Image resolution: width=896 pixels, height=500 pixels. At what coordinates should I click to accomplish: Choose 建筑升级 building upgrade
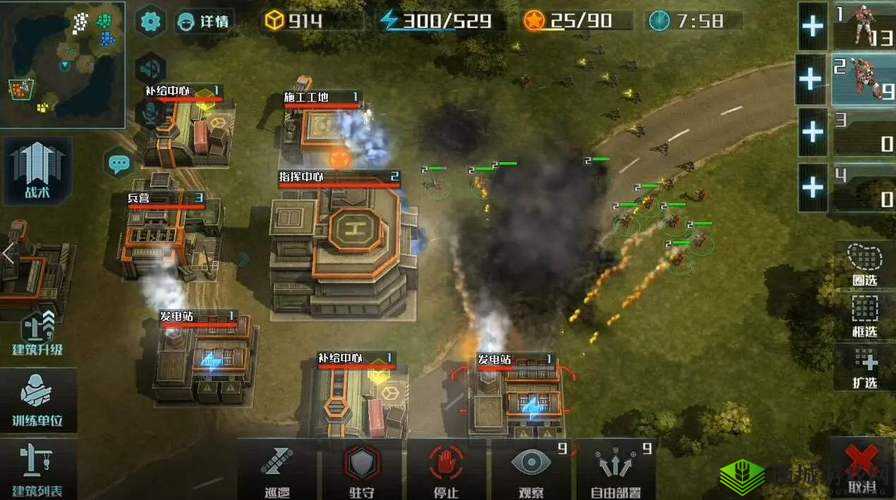click(x=37, y=335)
